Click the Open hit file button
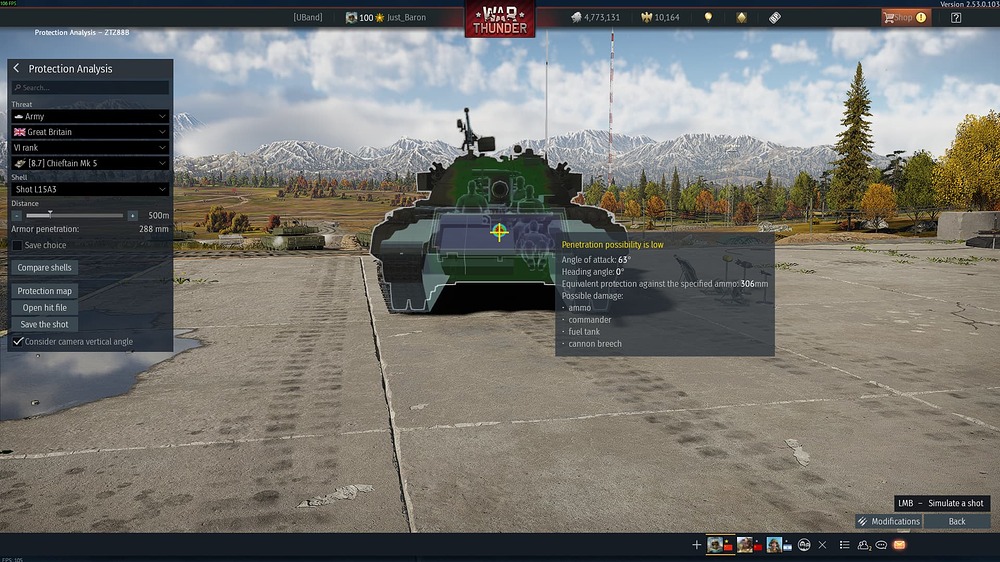The image size is (1000, 562). click(45, 308)
